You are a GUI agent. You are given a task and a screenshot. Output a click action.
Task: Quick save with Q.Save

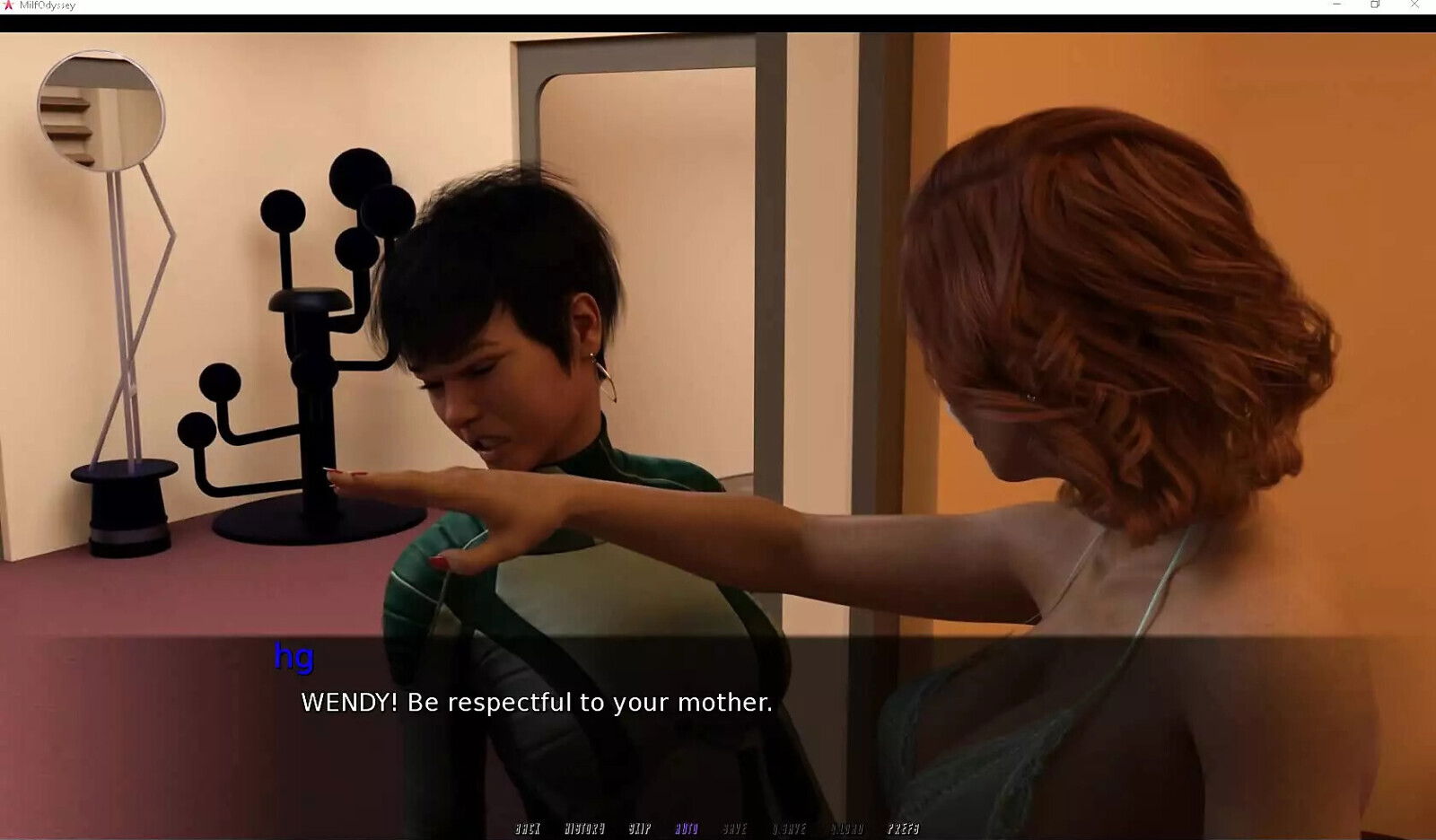[789, 828]
